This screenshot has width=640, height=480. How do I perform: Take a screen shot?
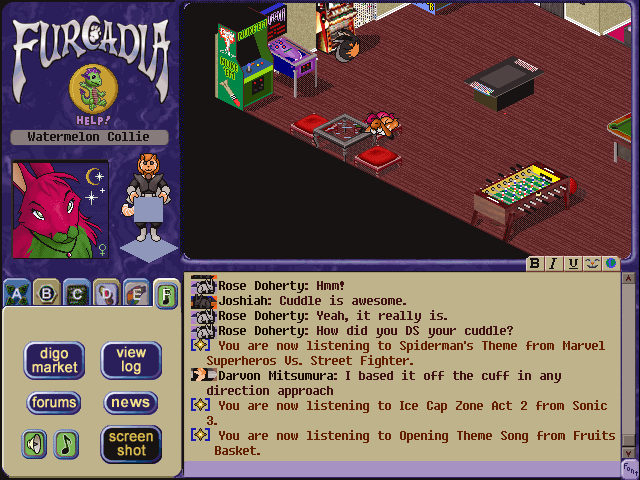131,444
